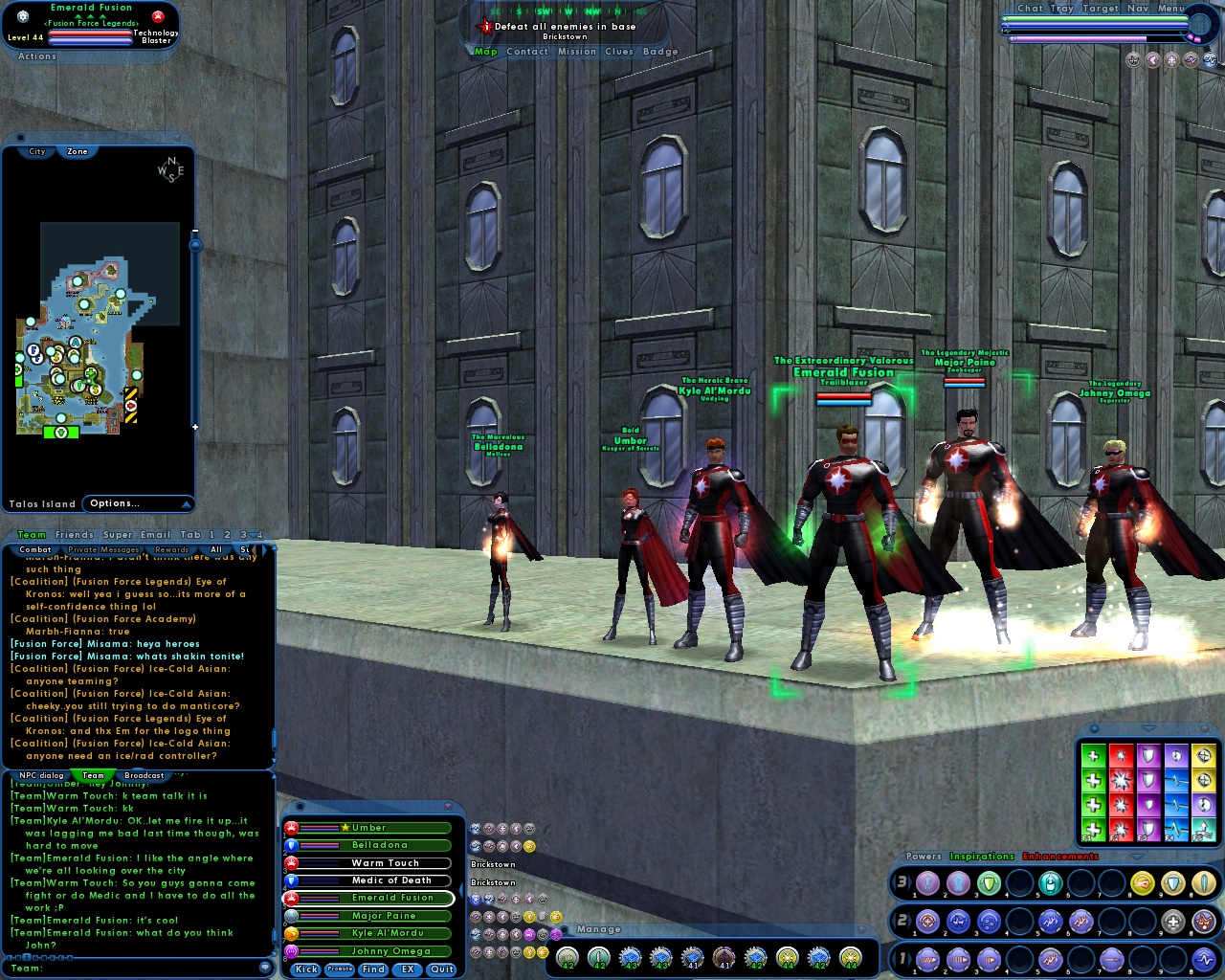1225x980 pixels.
Task: Click the arrow beside tray number 2 to change pages
Action: [x=910, y=921]
